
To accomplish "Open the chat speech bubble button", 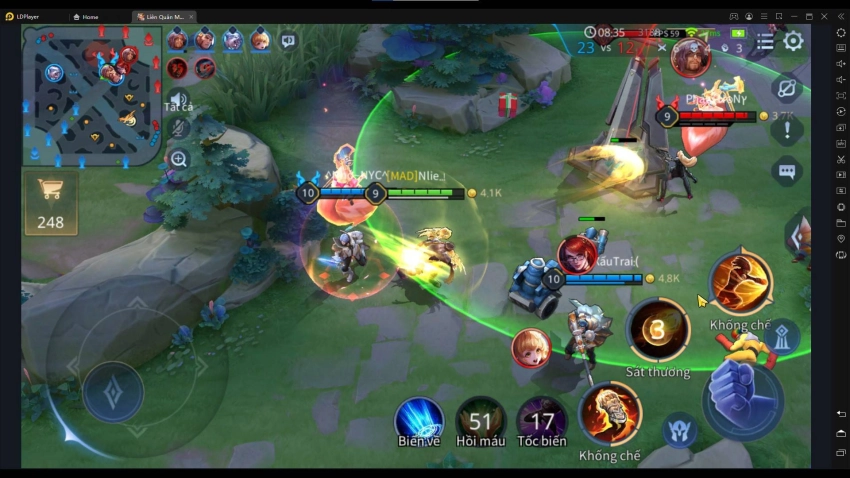I will click(787, 172).
